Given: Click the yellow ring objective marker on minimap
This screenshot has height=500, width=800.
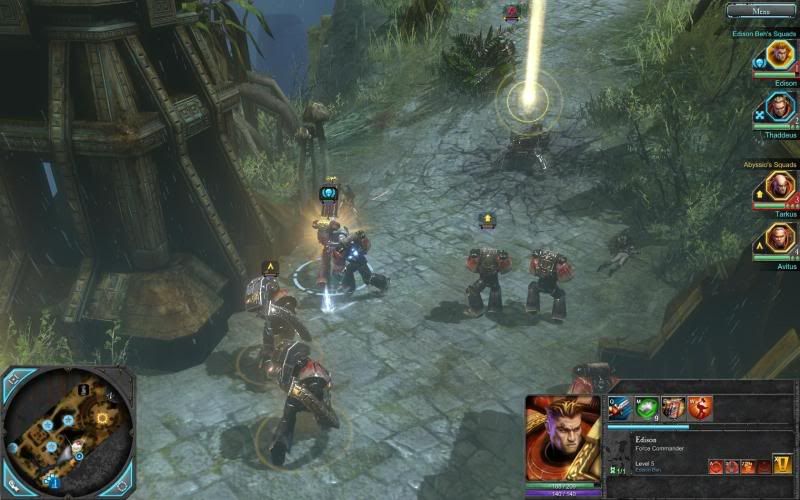Looking at the screenshot, I should pos(101,418).
